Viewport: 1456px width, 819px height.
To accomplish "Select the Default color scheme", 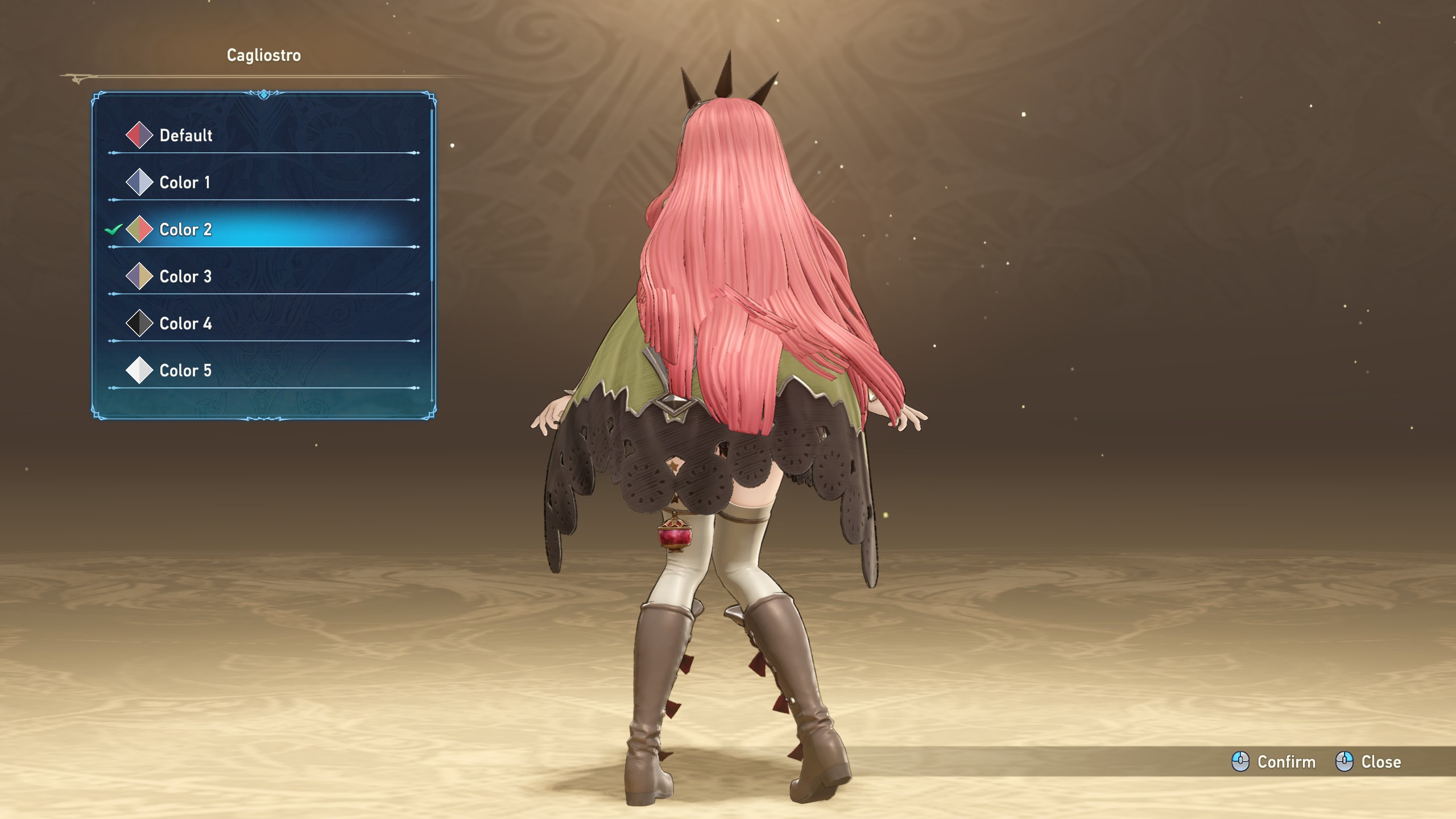I will [186, 135].
